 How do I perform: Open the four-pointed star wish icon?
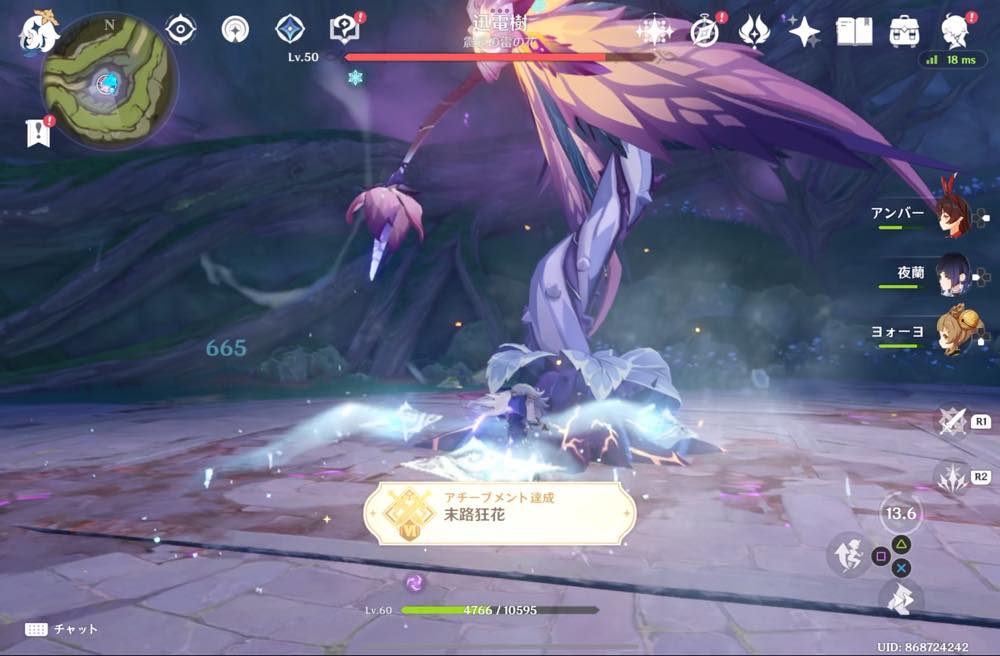(x=803, y=31)
